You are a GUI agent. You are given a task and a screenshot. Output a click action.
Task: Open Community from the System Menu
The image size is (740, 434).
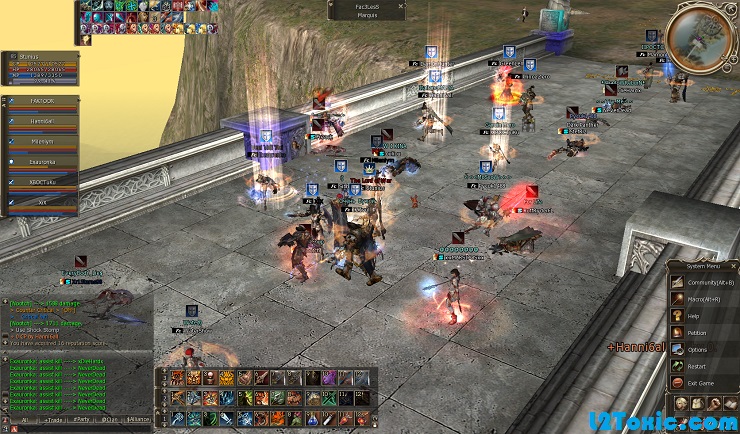pos(705,281)
